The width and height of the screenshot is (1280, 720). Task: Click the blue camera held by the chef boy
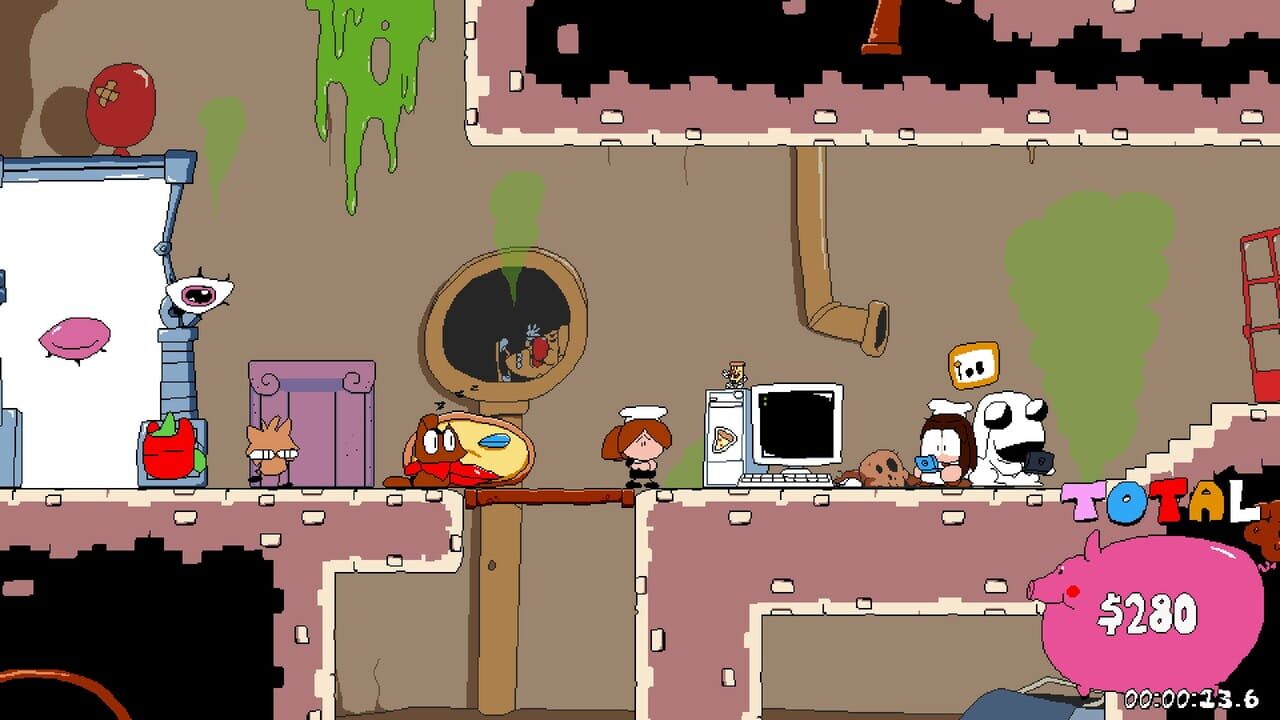pos(928,463)
